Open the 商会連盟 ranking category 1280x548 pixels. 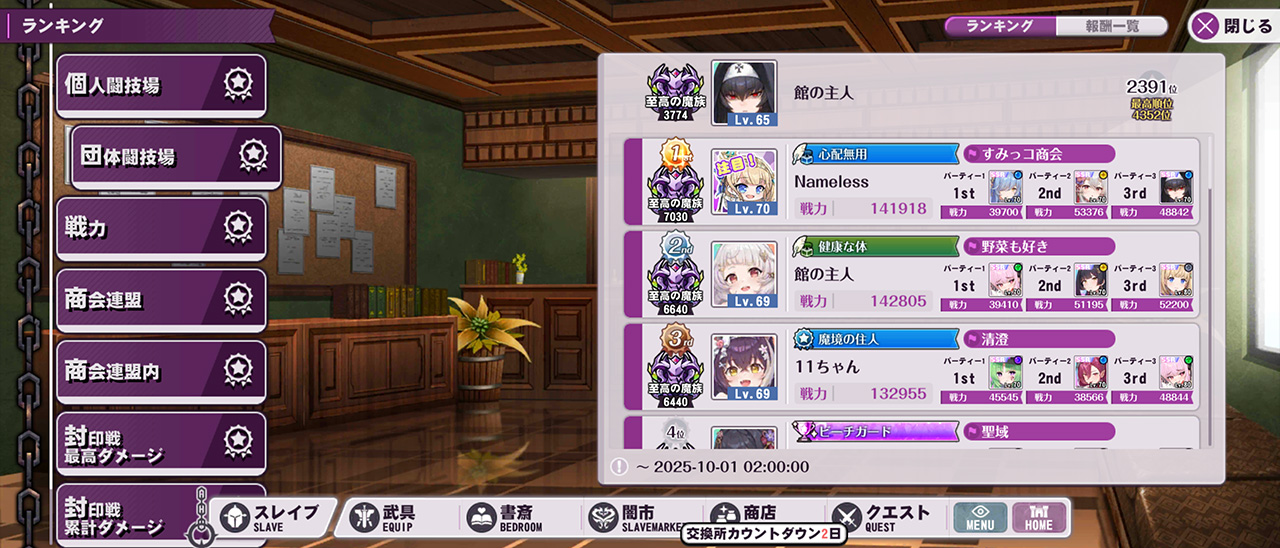click(x=160, y=300)
